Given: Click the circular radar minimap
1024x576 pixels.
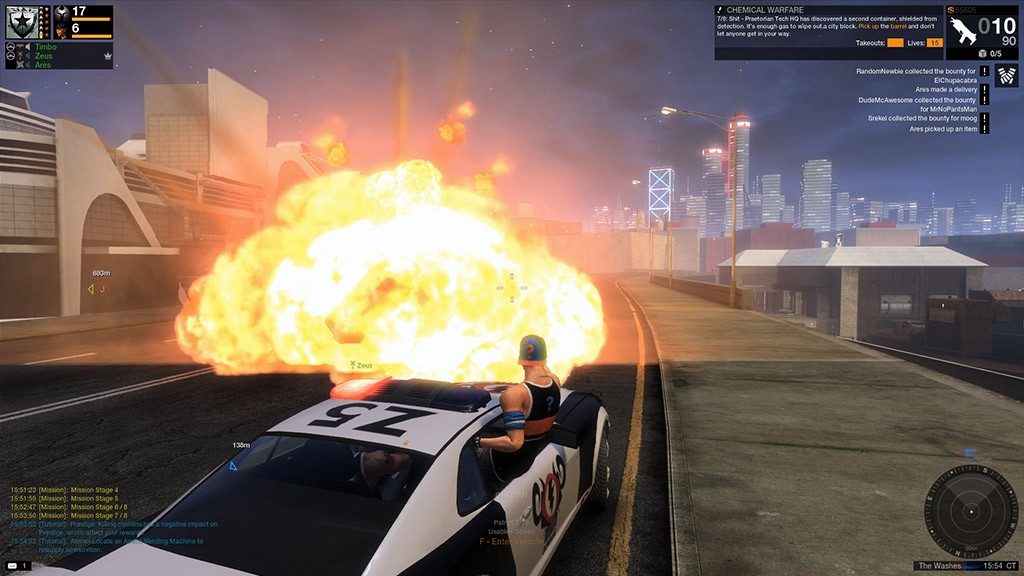Looking at the screenshot, I should (971, 512).
